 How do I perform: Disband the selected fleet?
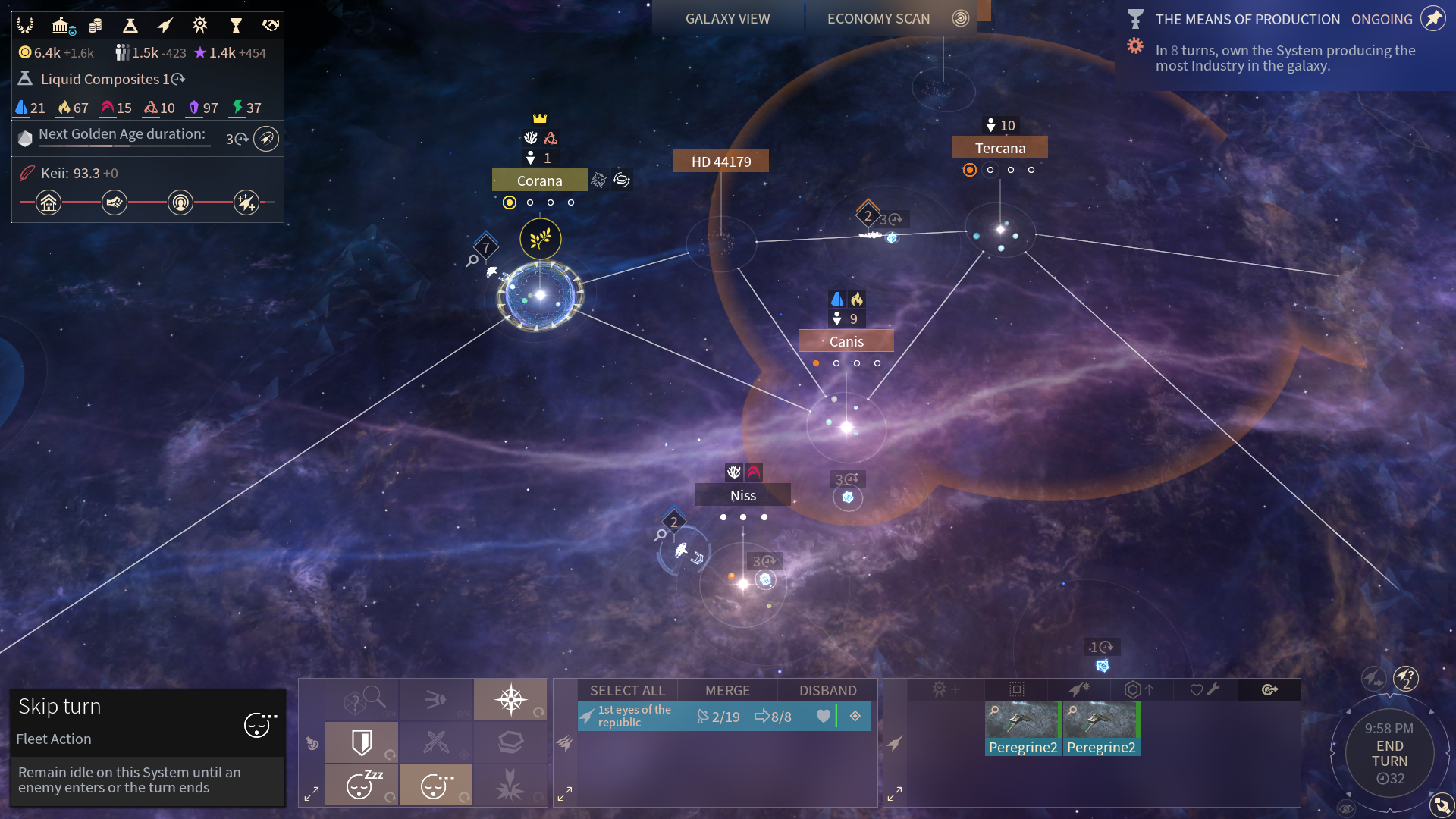coord(827,690)
